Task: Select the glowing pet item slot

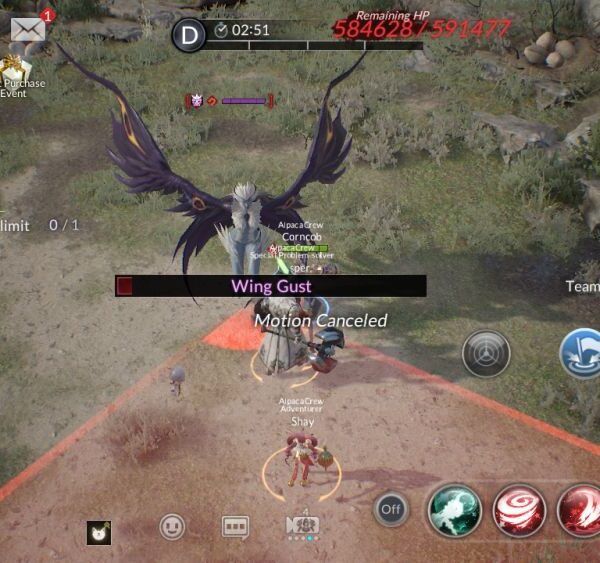Action: (x=98, y=532)
